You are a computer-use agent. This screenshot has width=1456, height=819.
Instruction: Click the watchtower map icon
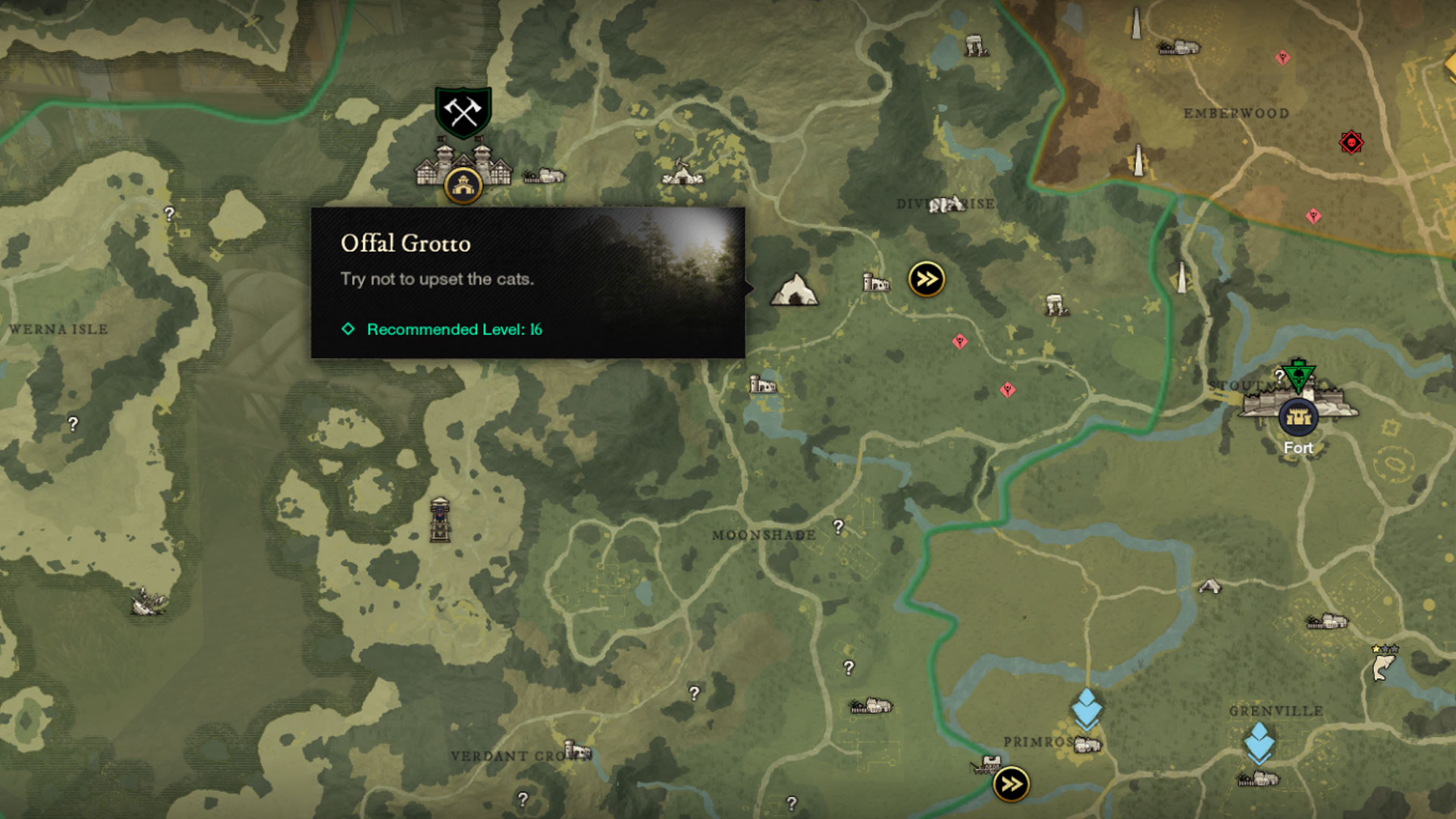pyautogui.click(x=440, y=519)
